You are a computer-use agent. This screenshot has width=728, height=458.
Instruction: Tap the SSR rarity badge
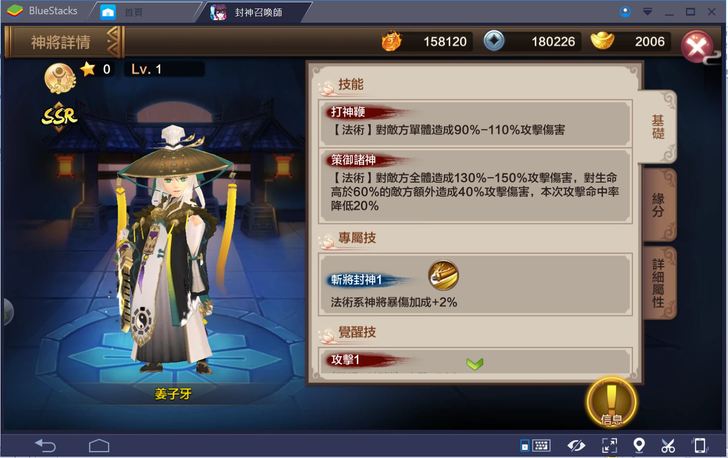60,115
